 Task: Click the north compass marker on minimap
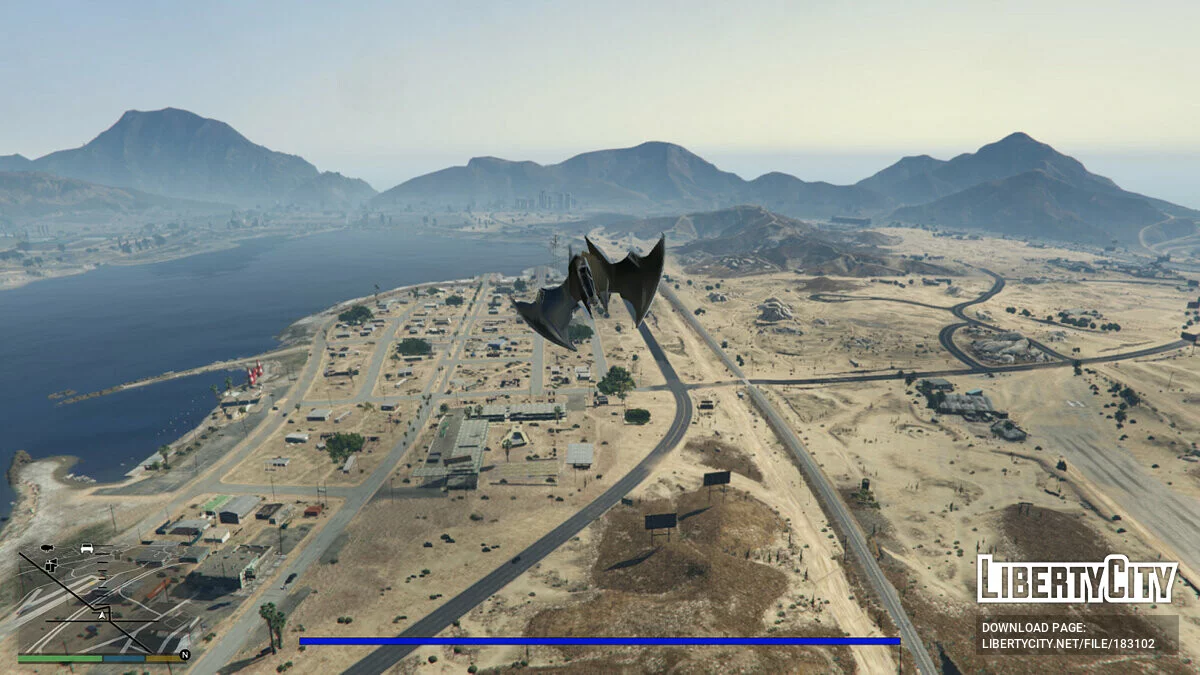(184, 655)
